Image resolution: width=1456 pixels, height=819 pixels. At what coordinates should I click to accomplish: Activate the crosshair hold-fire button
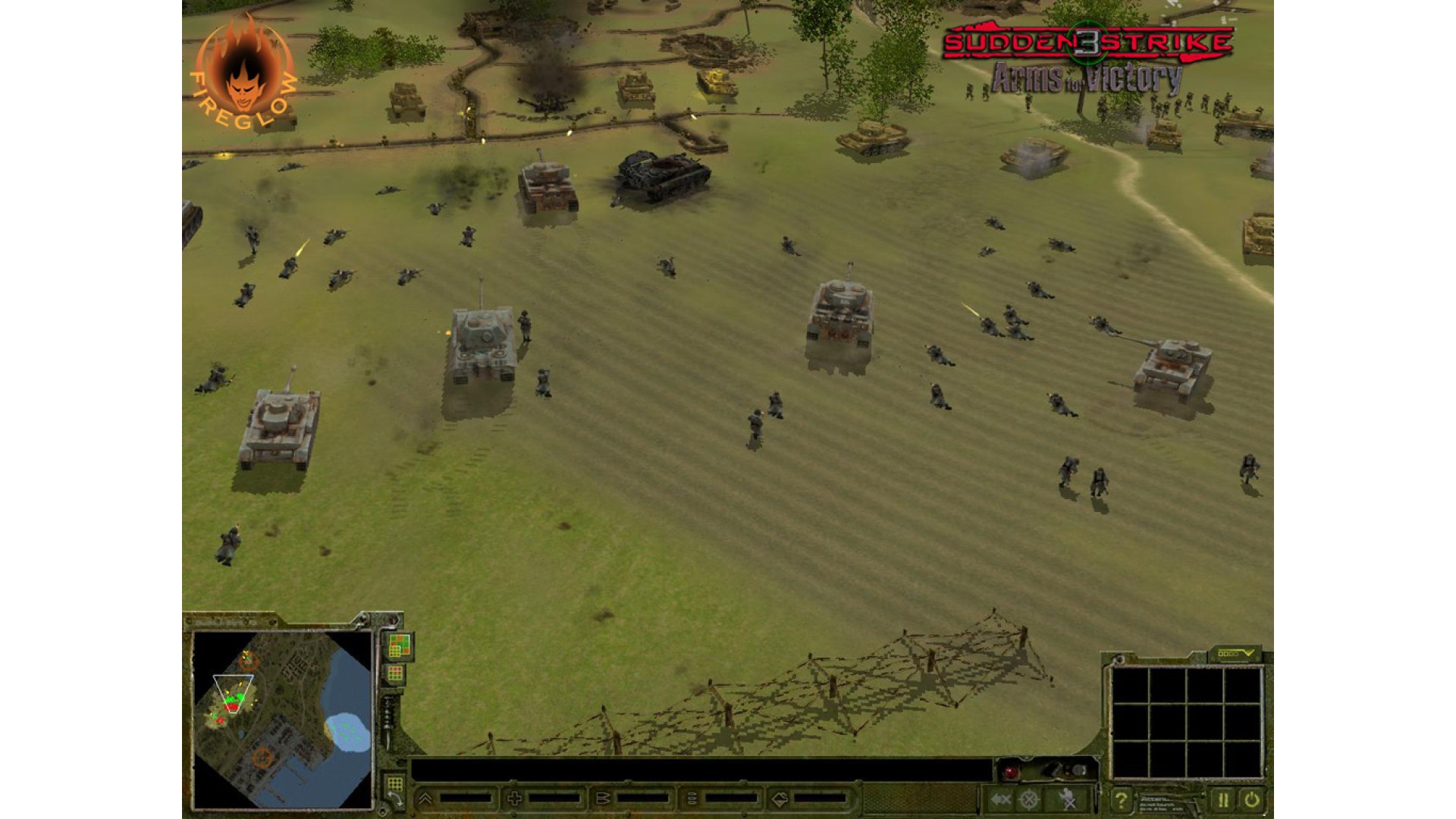coord(1029,799)
